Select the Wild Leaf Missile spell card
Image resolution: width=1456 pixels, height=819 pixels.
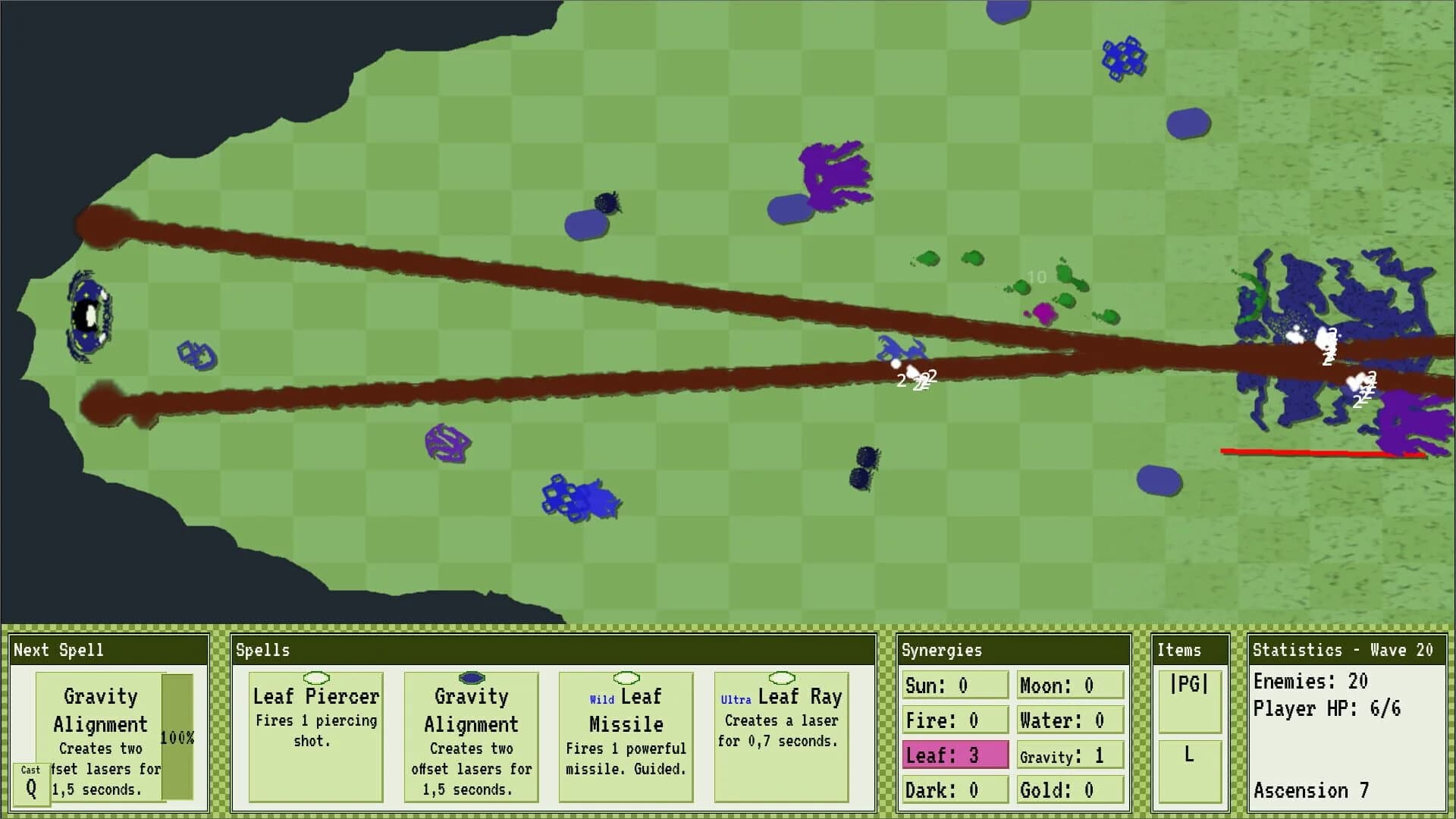click(x=626, y=736)
